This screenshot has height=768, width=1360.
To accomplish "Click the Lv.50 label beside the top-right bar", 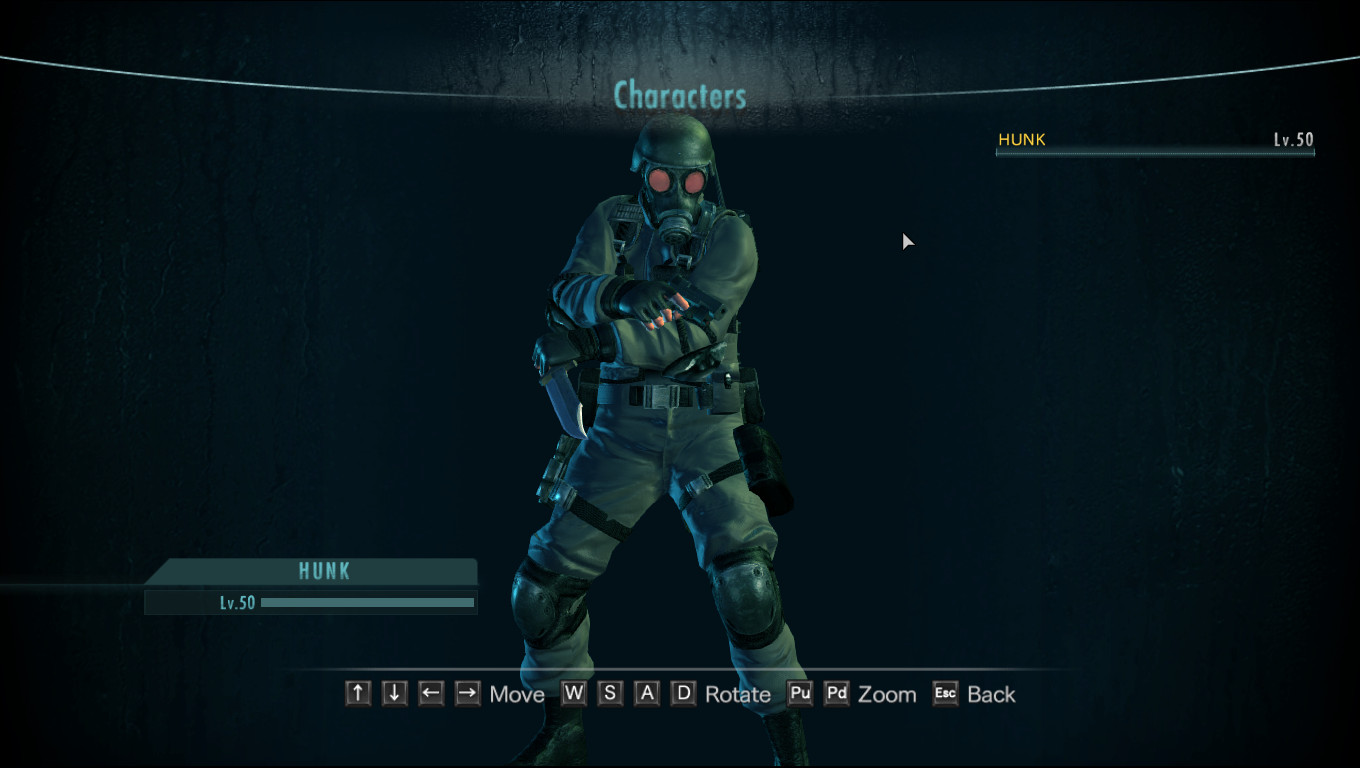I will (1295, 140).
